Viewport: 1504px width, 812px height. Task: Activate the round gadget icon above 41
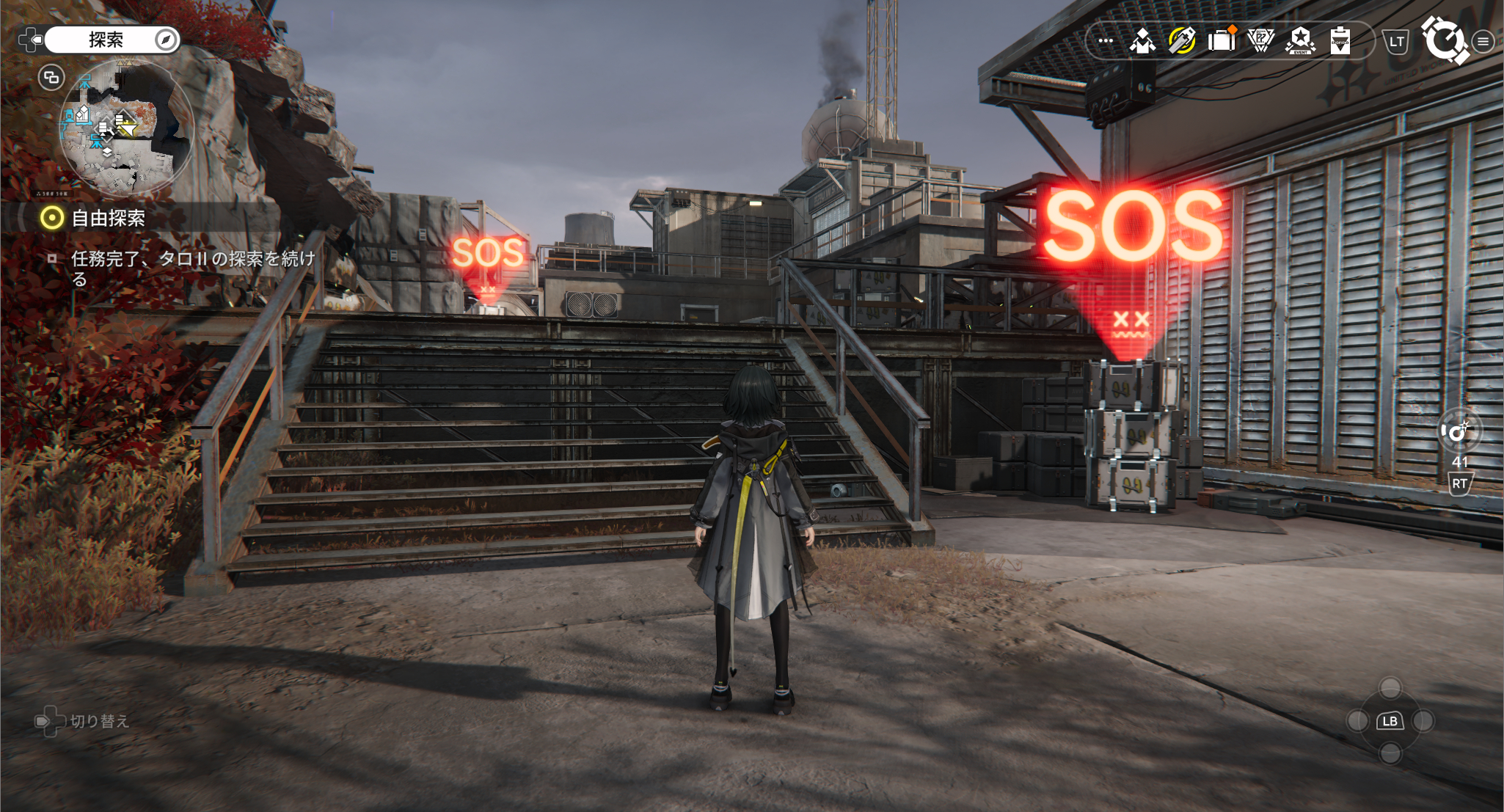pyautogui.click(x=1459, y=432)
